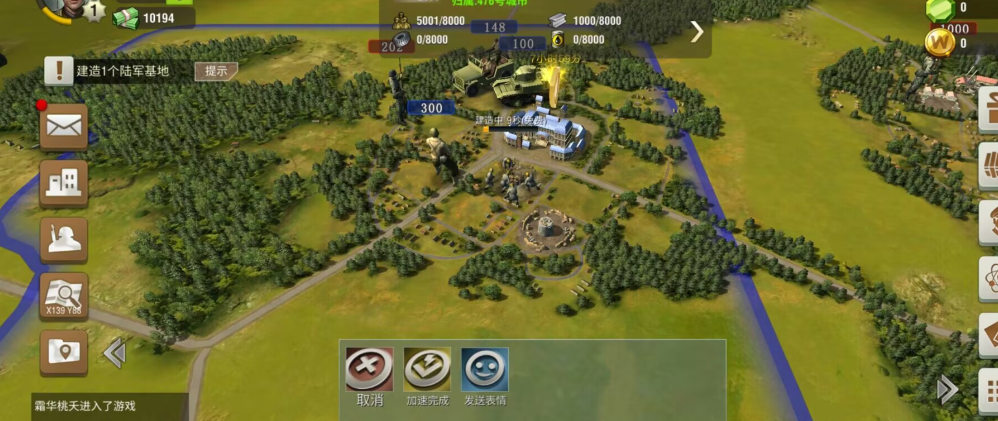Tap the gold W coin icon
This screenshot has width=998, height=421.
click(939, 43)
